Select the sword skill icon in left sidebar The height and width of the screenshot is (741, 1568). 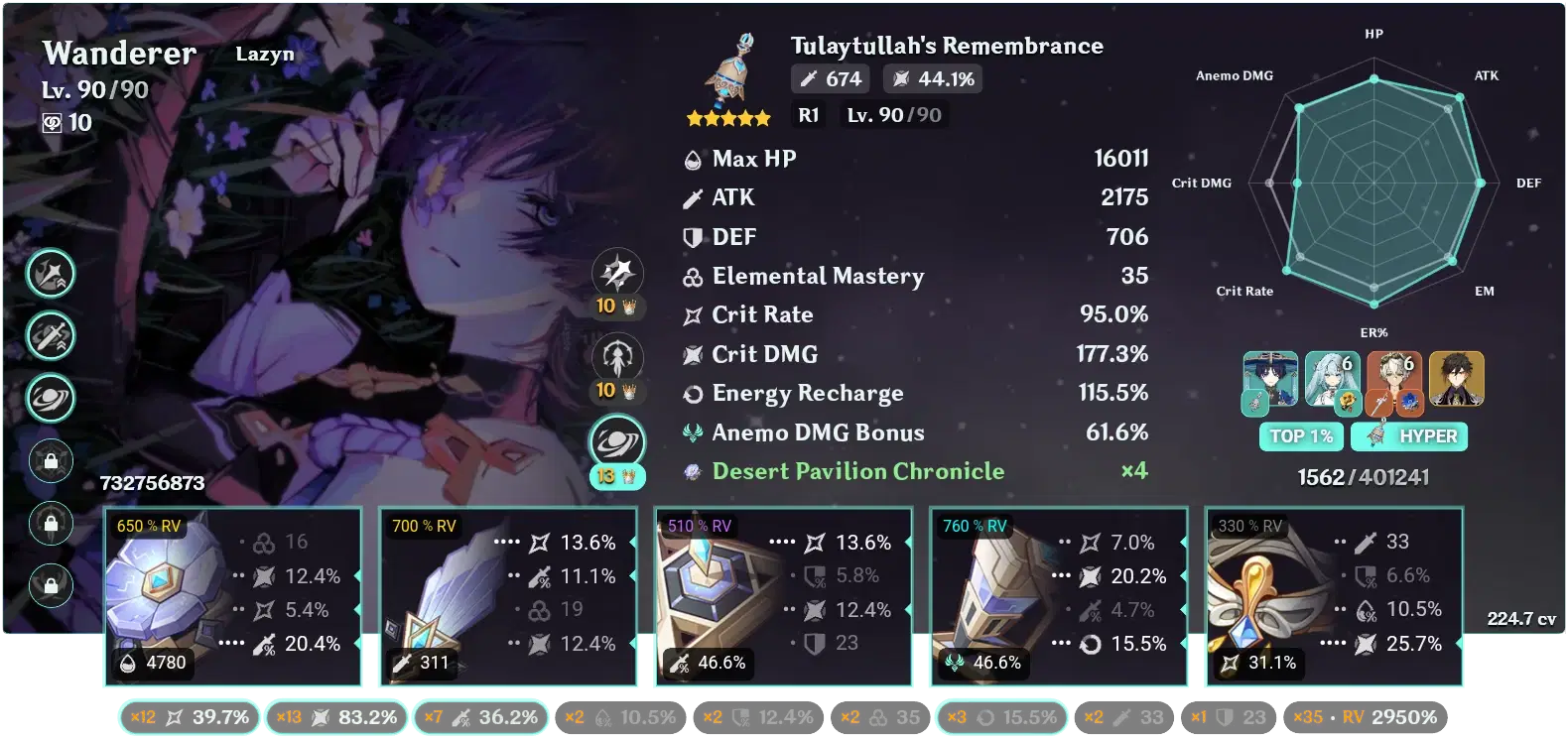tap(51, 336)
